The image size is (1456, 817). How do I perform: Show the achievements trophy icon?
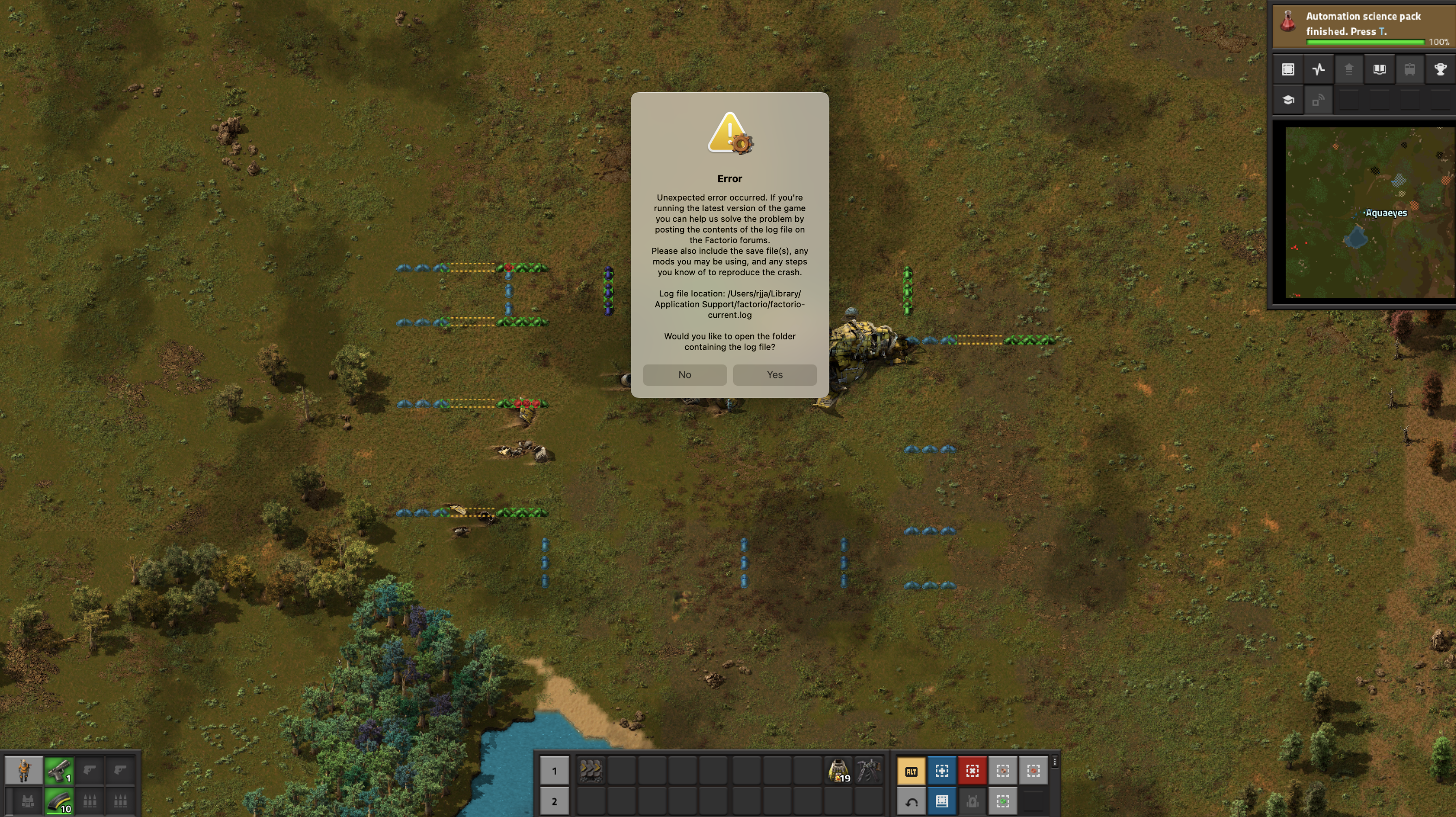point(1440,69)
